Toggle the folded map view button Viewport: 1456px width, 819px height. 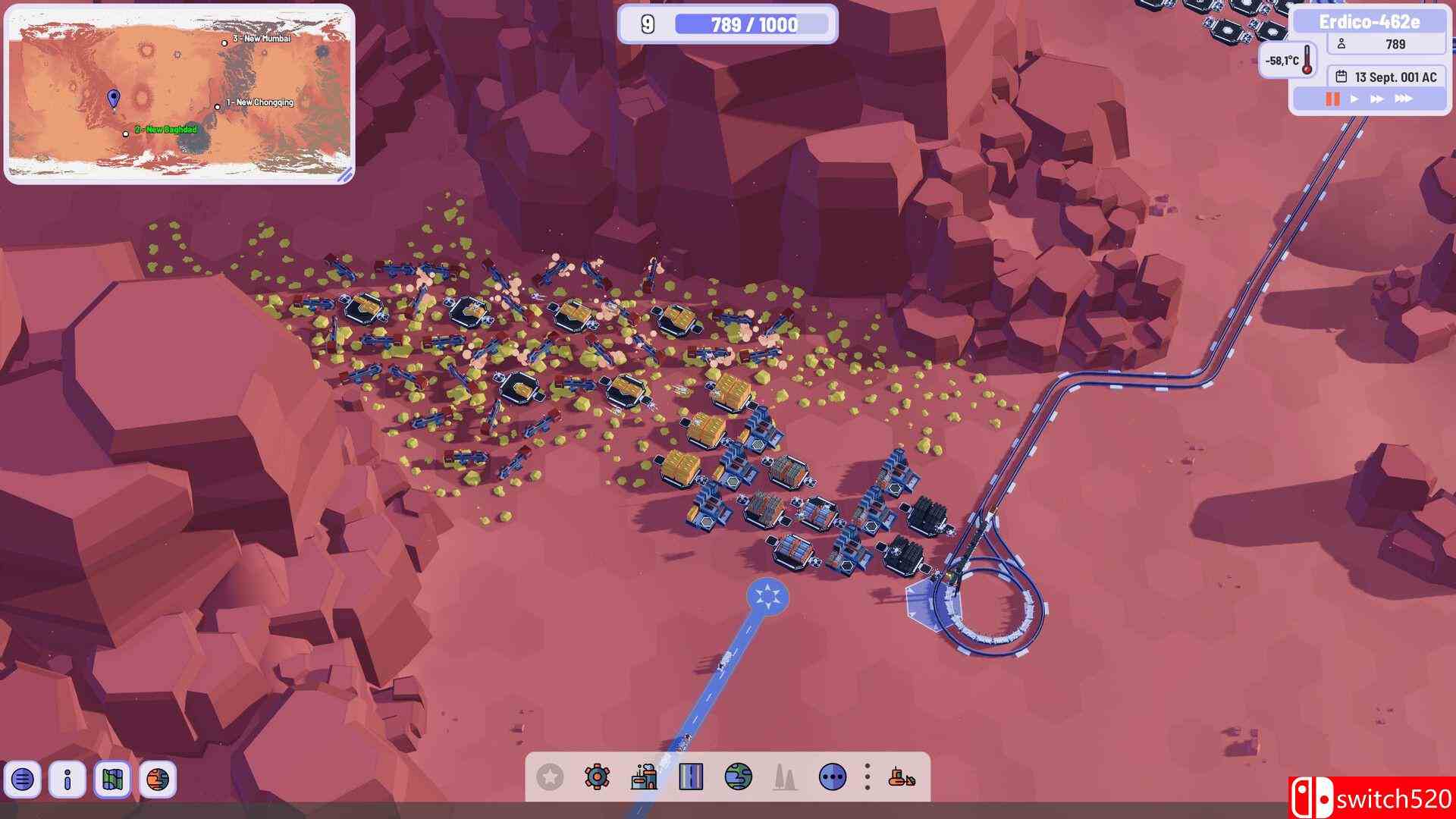tap(112, 779)
